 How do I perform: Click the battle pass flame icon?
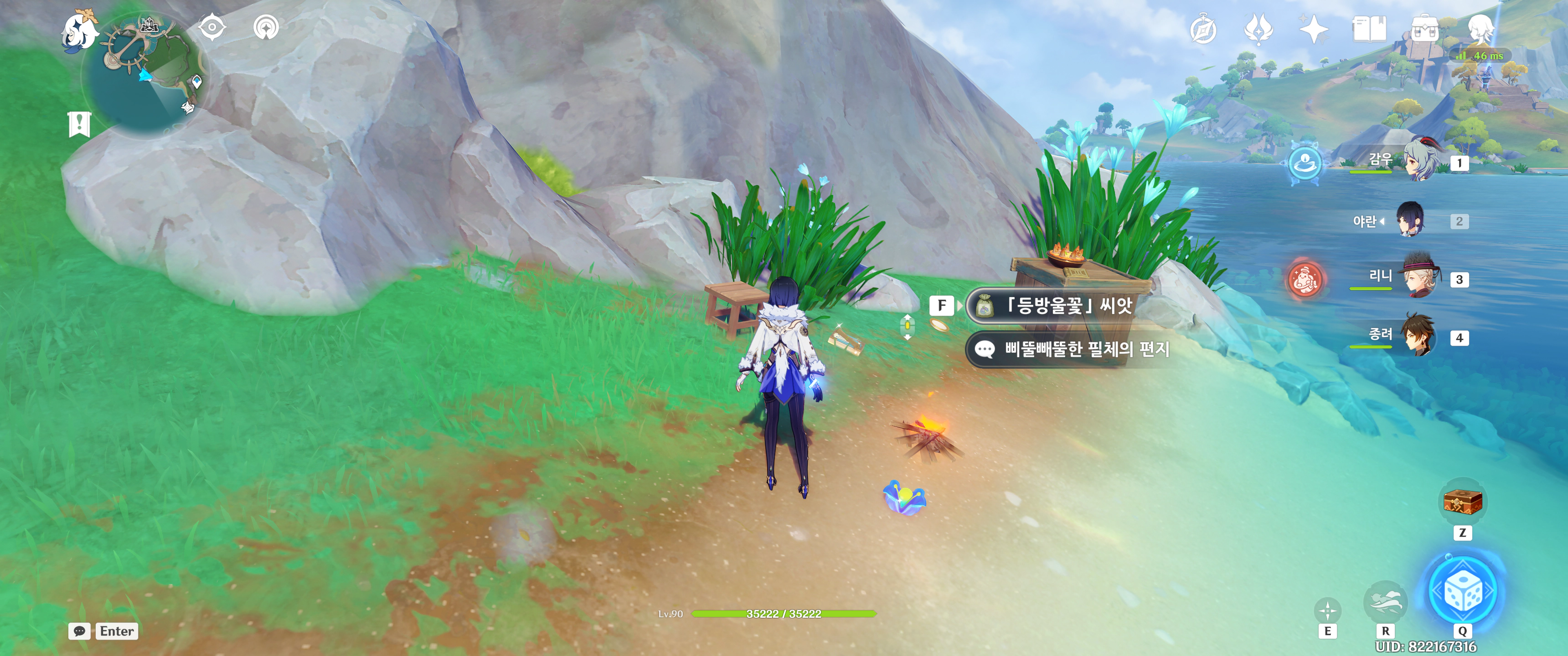(x=1258, y=29)
